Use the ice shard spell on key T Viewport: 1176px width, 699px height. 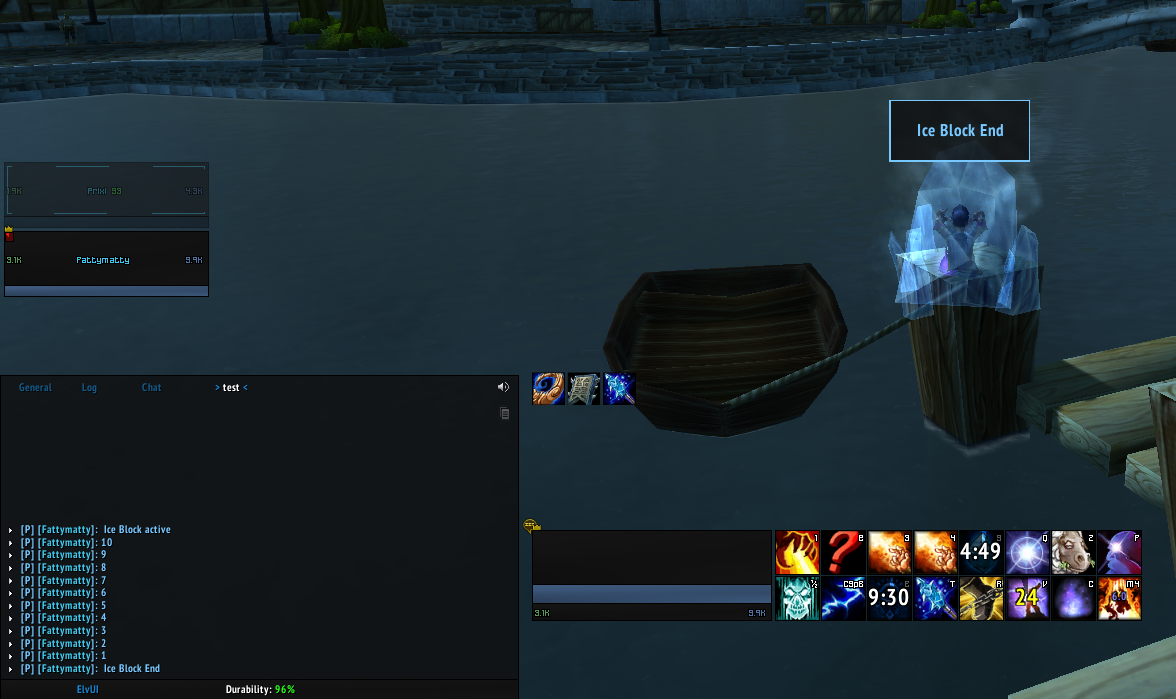935,598
